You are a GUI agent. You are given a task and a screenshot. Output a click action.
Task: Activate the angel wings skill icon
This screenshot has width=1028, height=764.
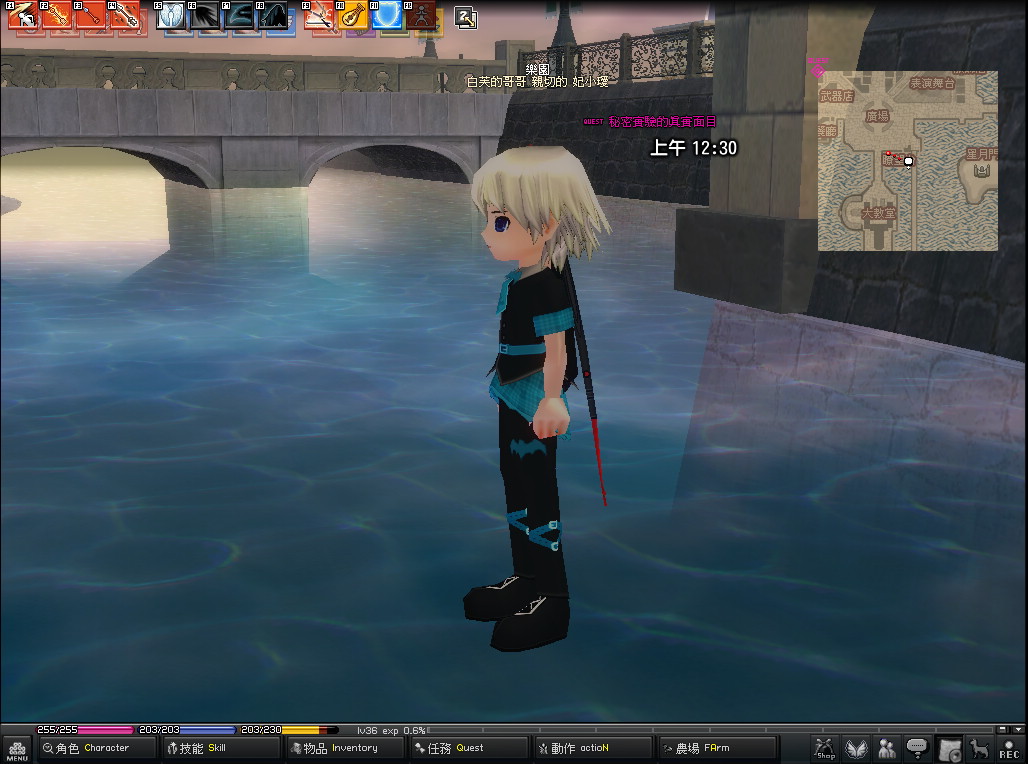(x=171, y=16)
